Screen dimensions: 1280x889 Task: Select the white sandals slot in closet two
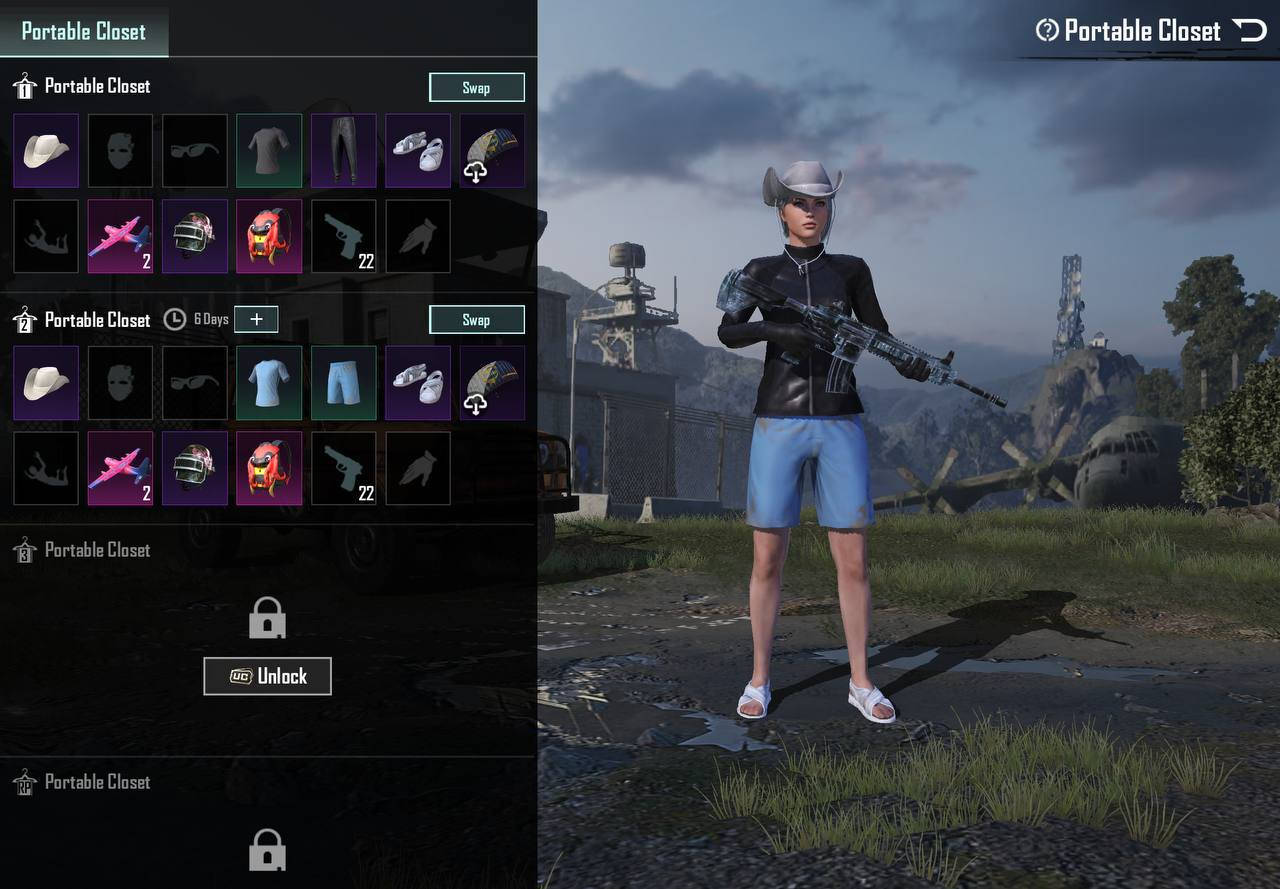pos(417,383)
